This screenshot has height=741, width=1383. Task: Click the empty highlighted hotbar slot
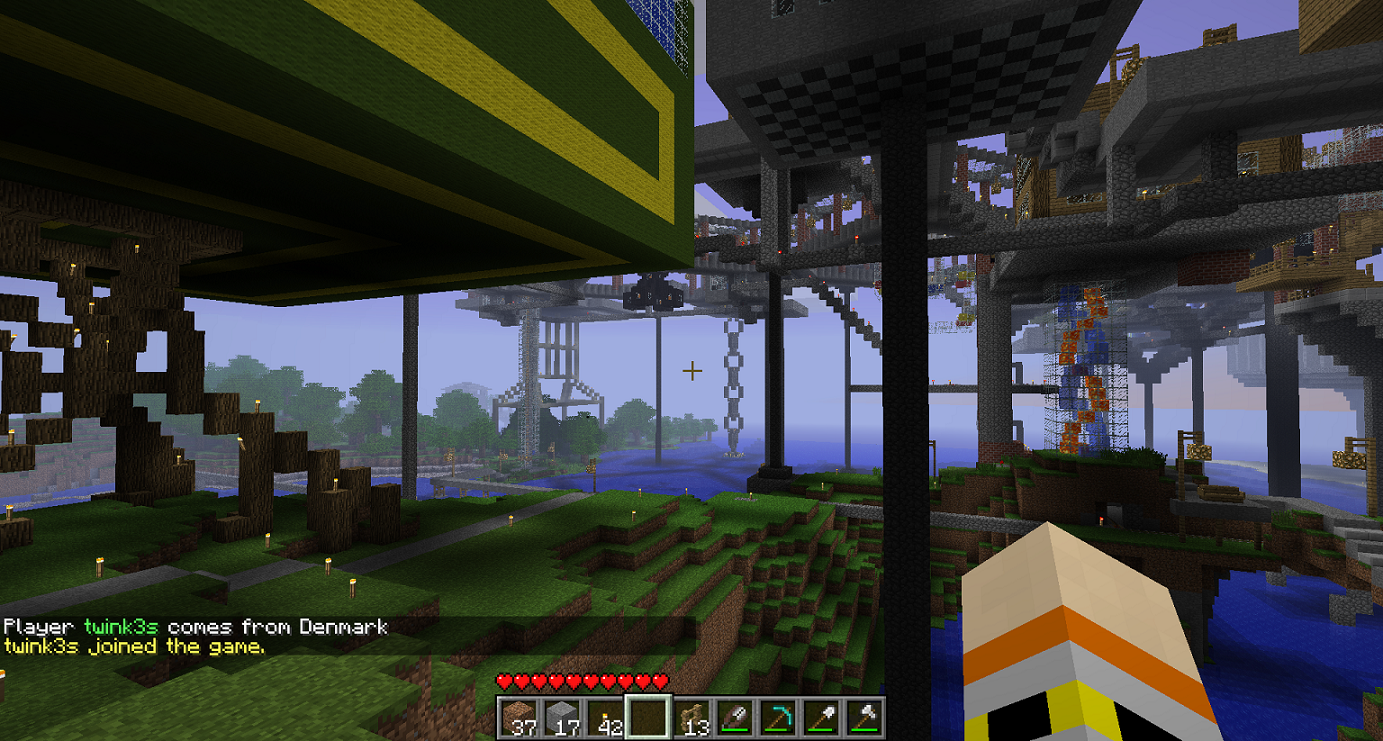647,717
